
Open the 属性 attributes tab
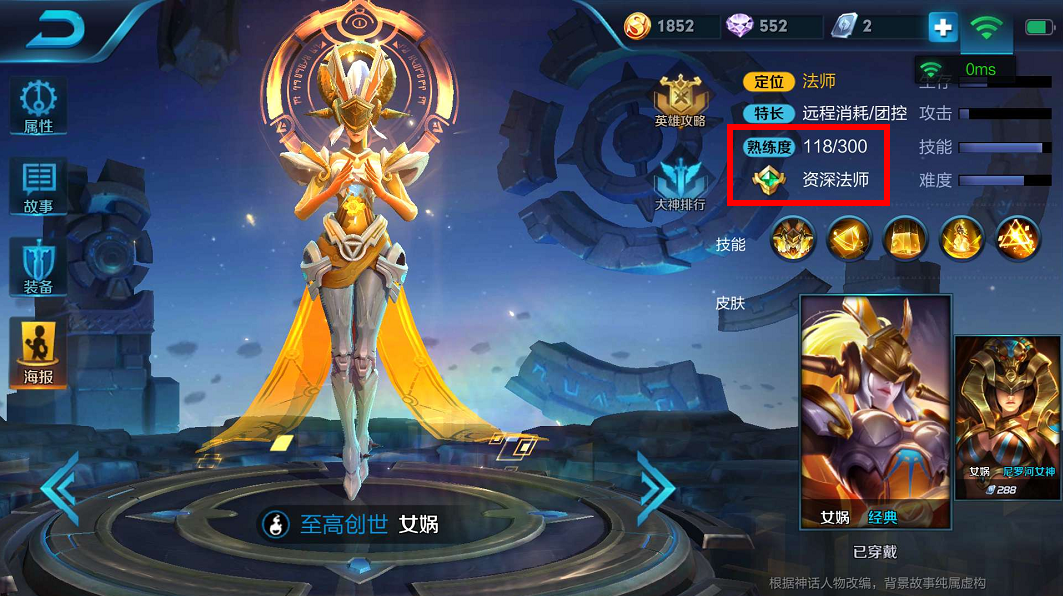click(38, 106)
